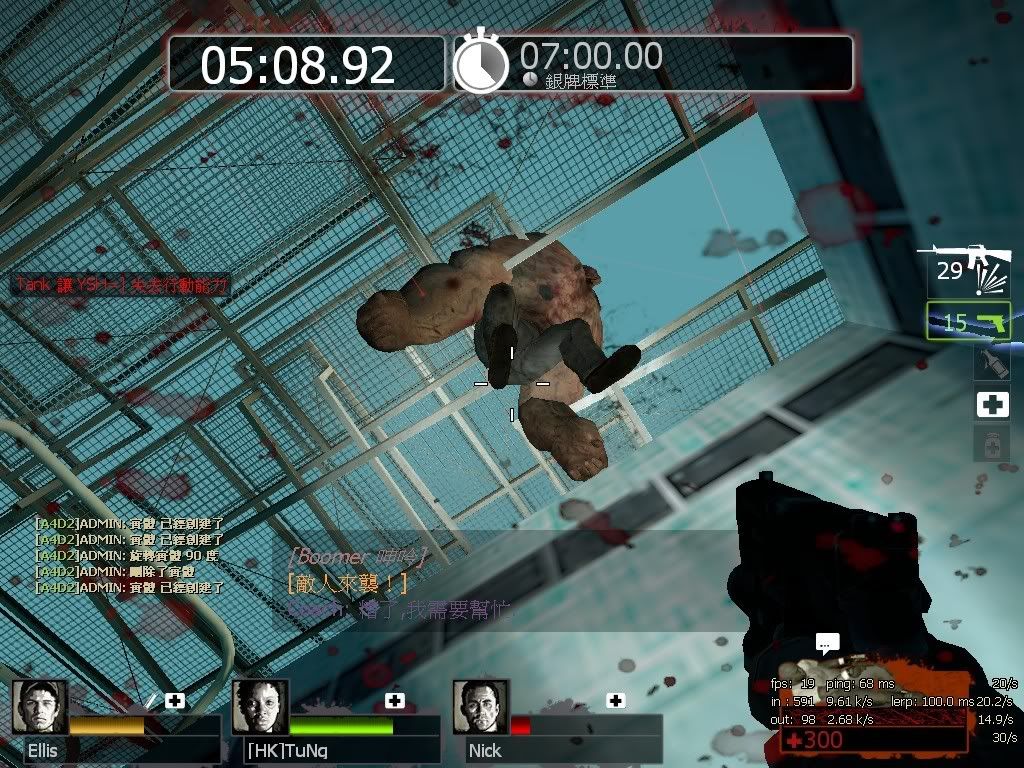1024x768 pixels.
Task: Click the voice chat speech bubble icon
Action: tap(827, 645)
